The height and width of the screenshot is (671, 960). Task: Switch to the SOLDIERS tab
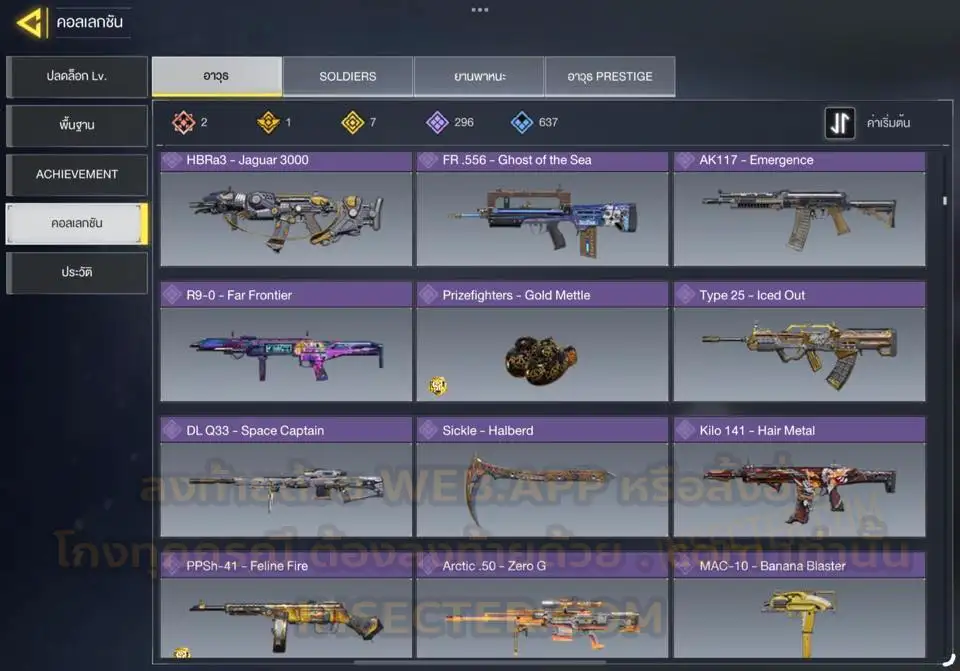coord(347,77)
